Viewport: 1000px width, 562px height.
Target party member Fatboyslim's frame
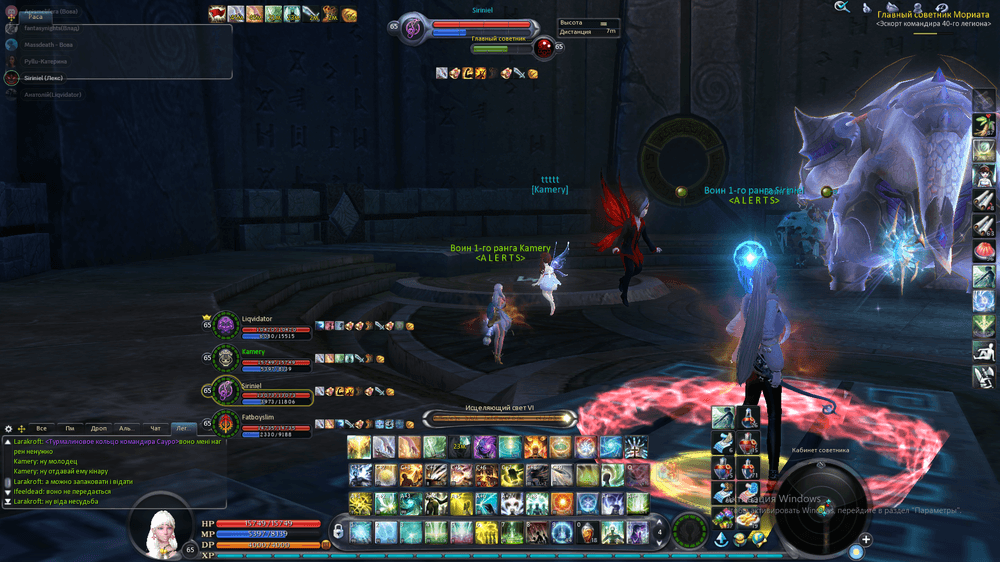pyautogui.click(x=258, y=424)
